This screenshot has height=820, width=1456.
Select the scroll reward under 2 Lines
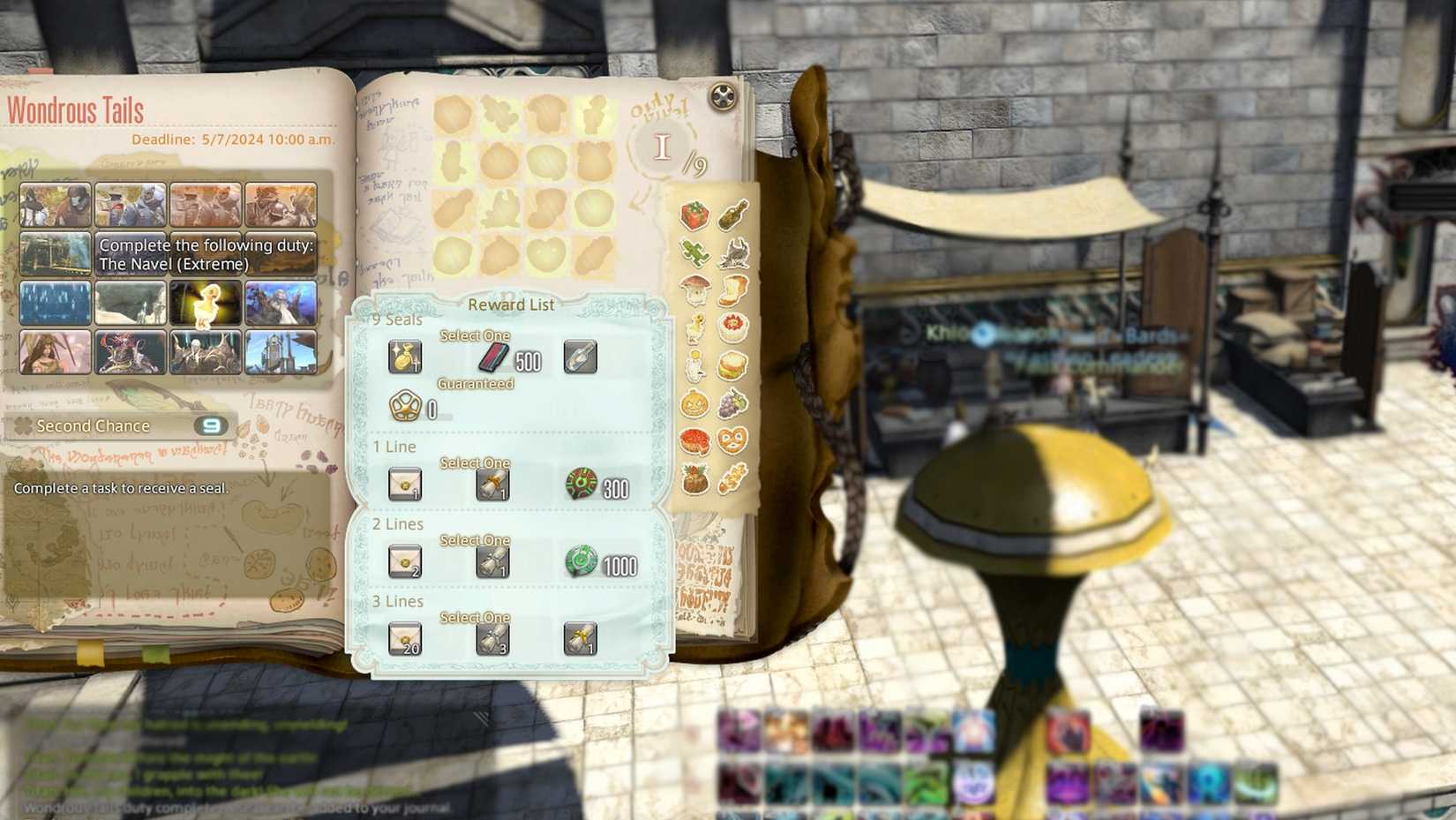pyautogui.click(x=494, y=561)
